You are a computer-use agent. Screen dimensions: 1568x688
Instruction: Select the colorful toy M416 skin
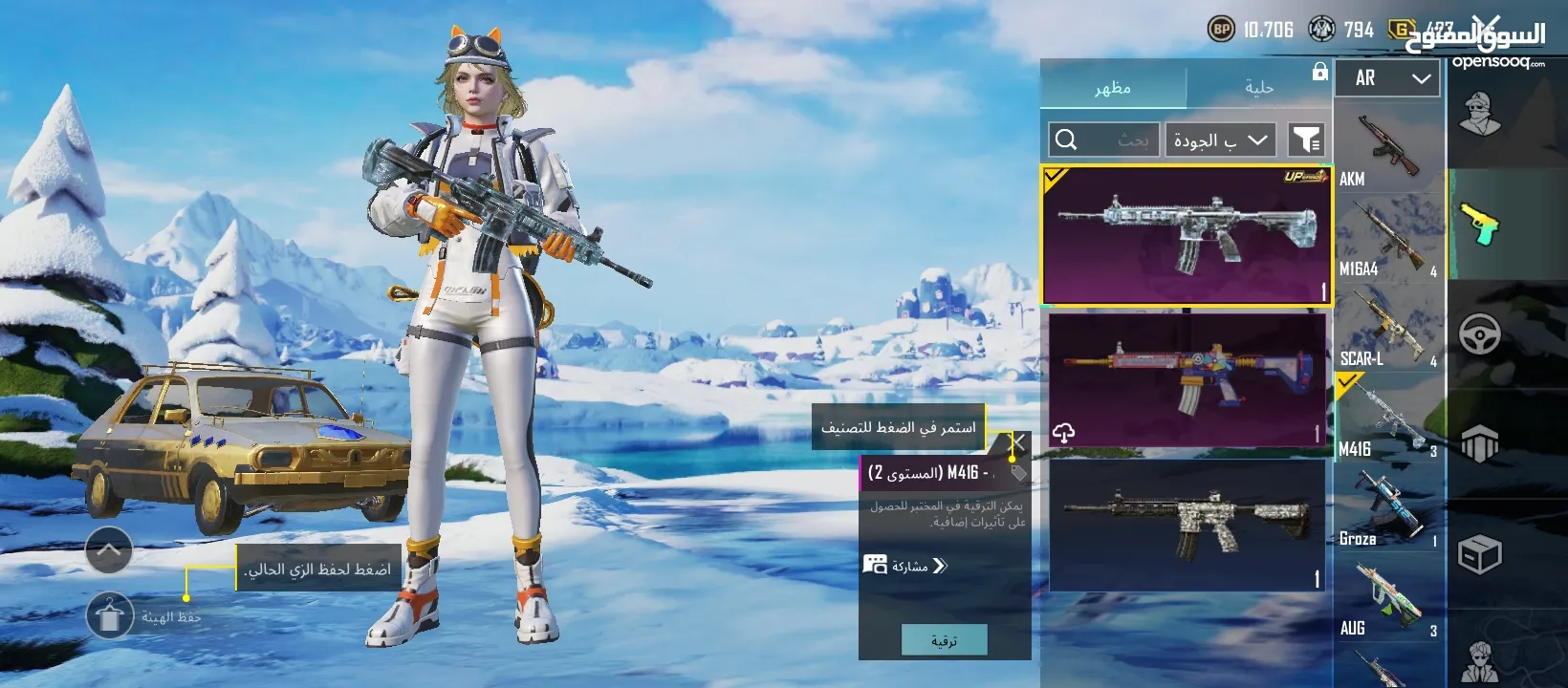pos(1187,379)
